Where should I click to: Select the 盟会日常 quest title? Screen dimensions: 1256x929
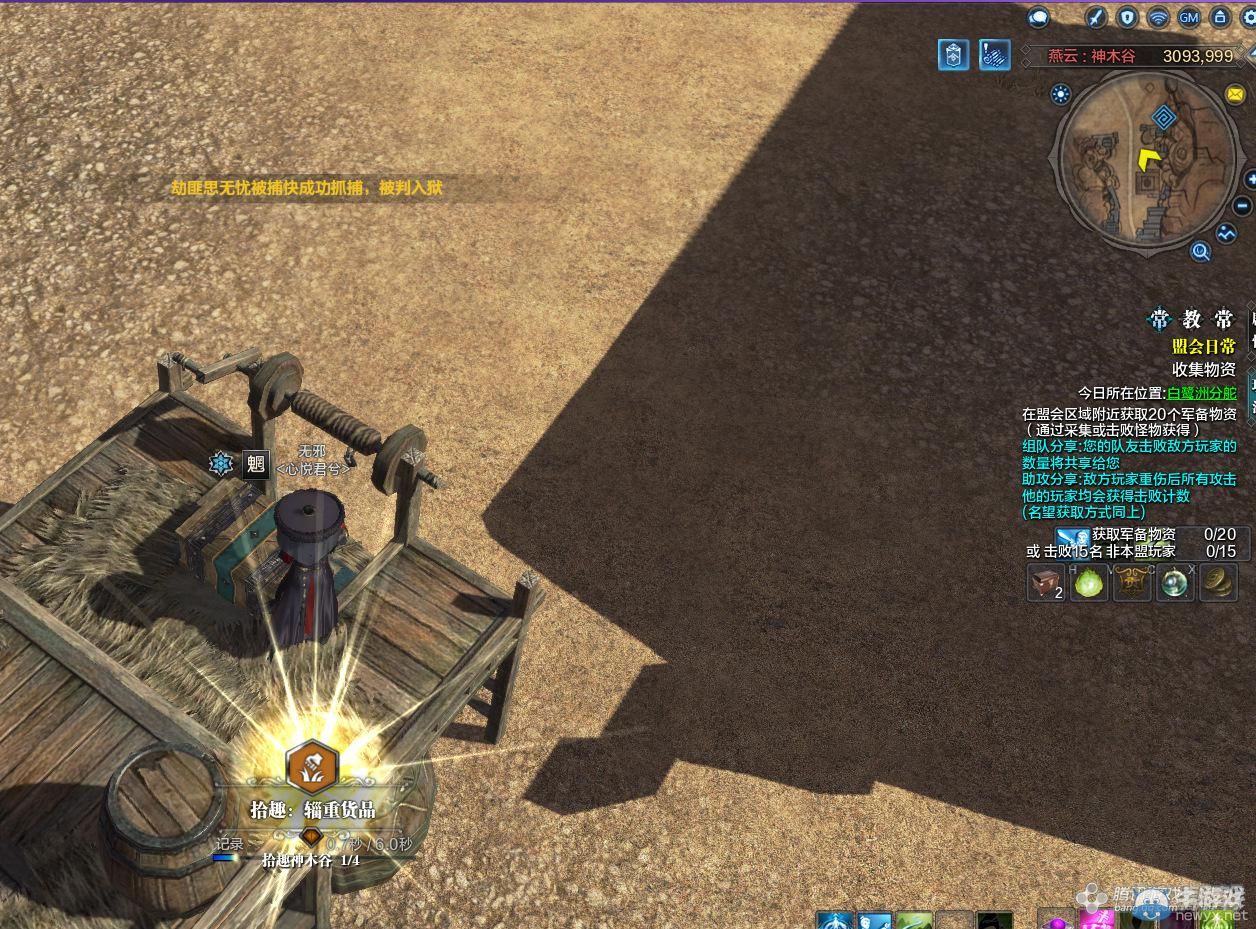(x=1203, y=346)
